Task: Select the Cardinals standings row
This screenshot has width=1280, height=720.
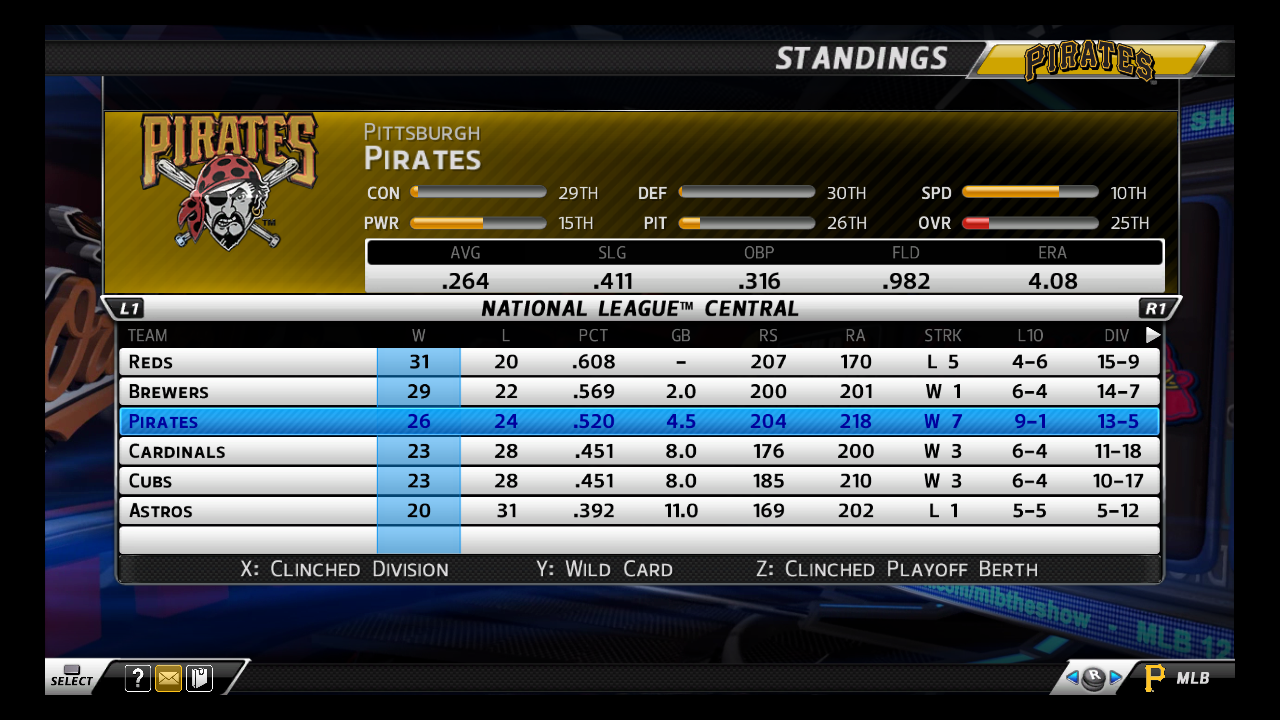Action: pos(639,451)
